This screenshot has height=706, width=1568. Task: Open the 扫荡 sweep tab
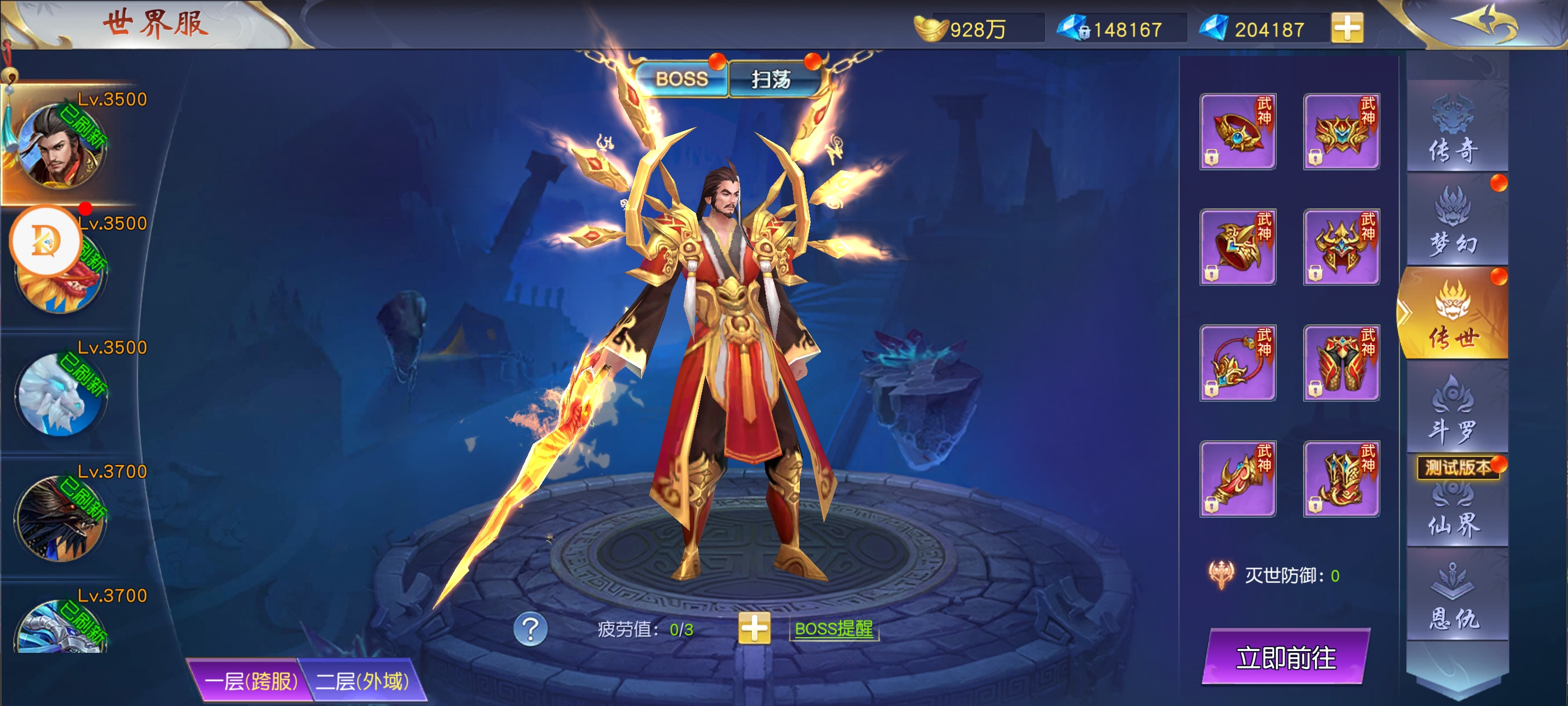click(x=771, y=79)
